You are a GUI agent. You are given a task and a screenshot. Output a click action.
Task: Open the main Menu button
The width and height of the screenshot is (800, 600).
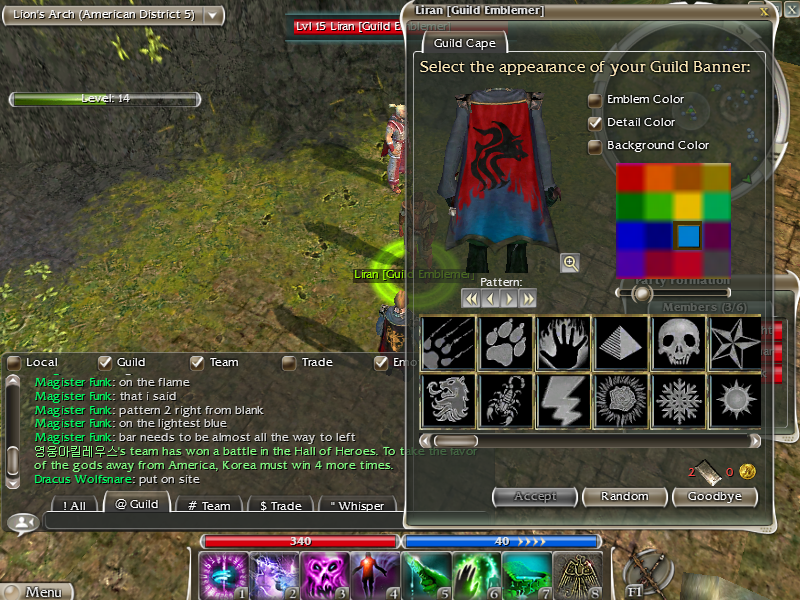36,591
